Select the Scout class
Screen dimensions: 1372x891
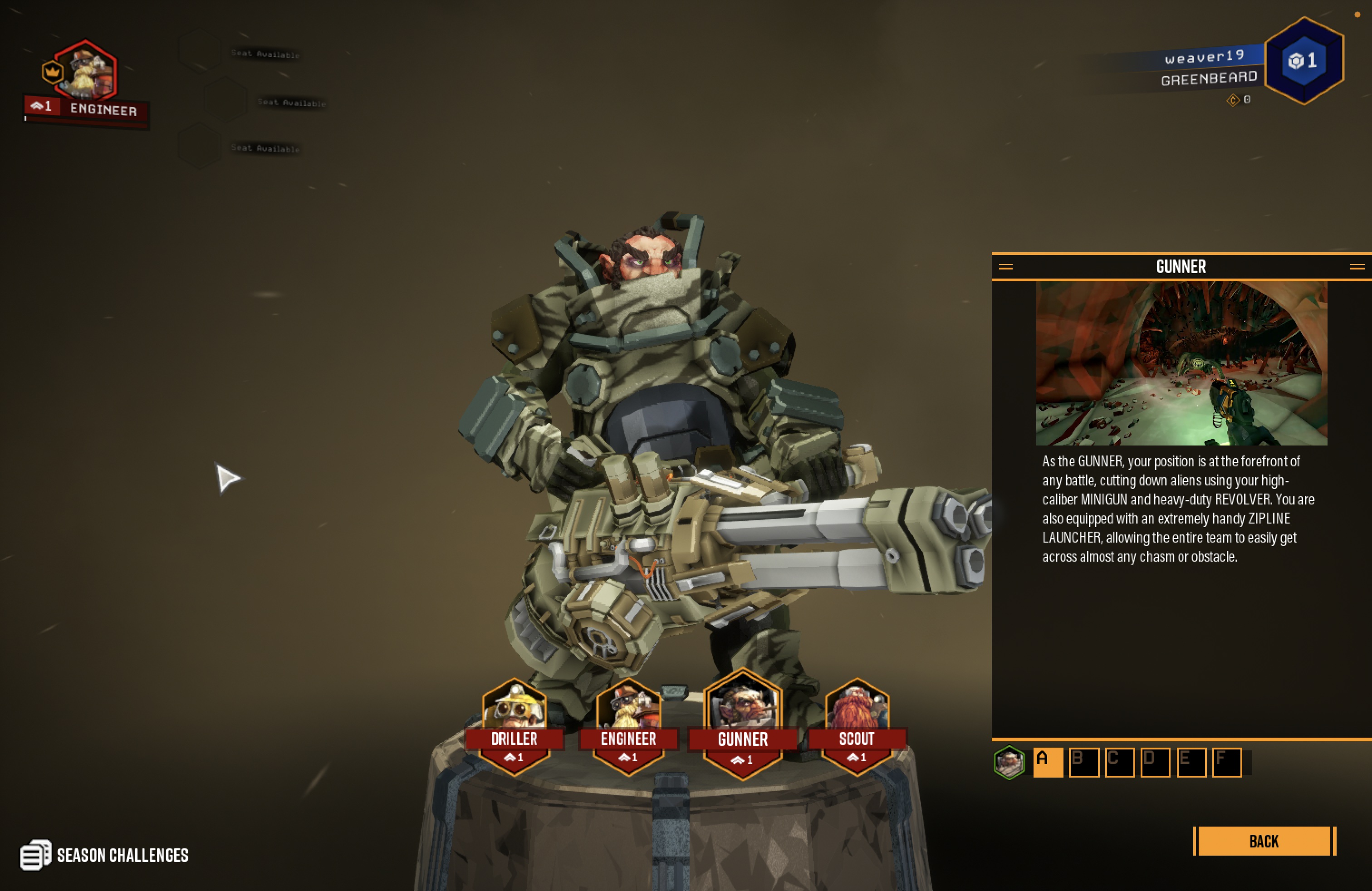[x=857, y=727]
